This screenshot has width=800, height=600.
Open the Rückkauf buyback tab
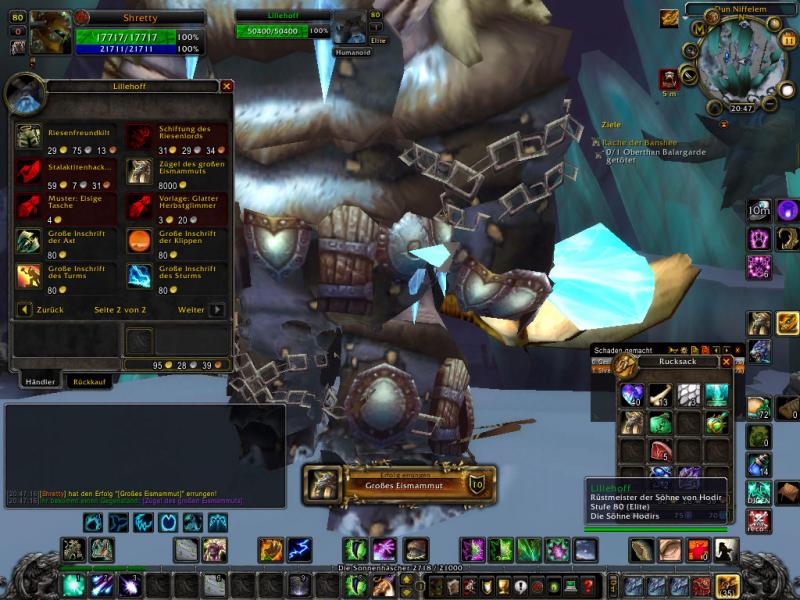click(90, 382)
